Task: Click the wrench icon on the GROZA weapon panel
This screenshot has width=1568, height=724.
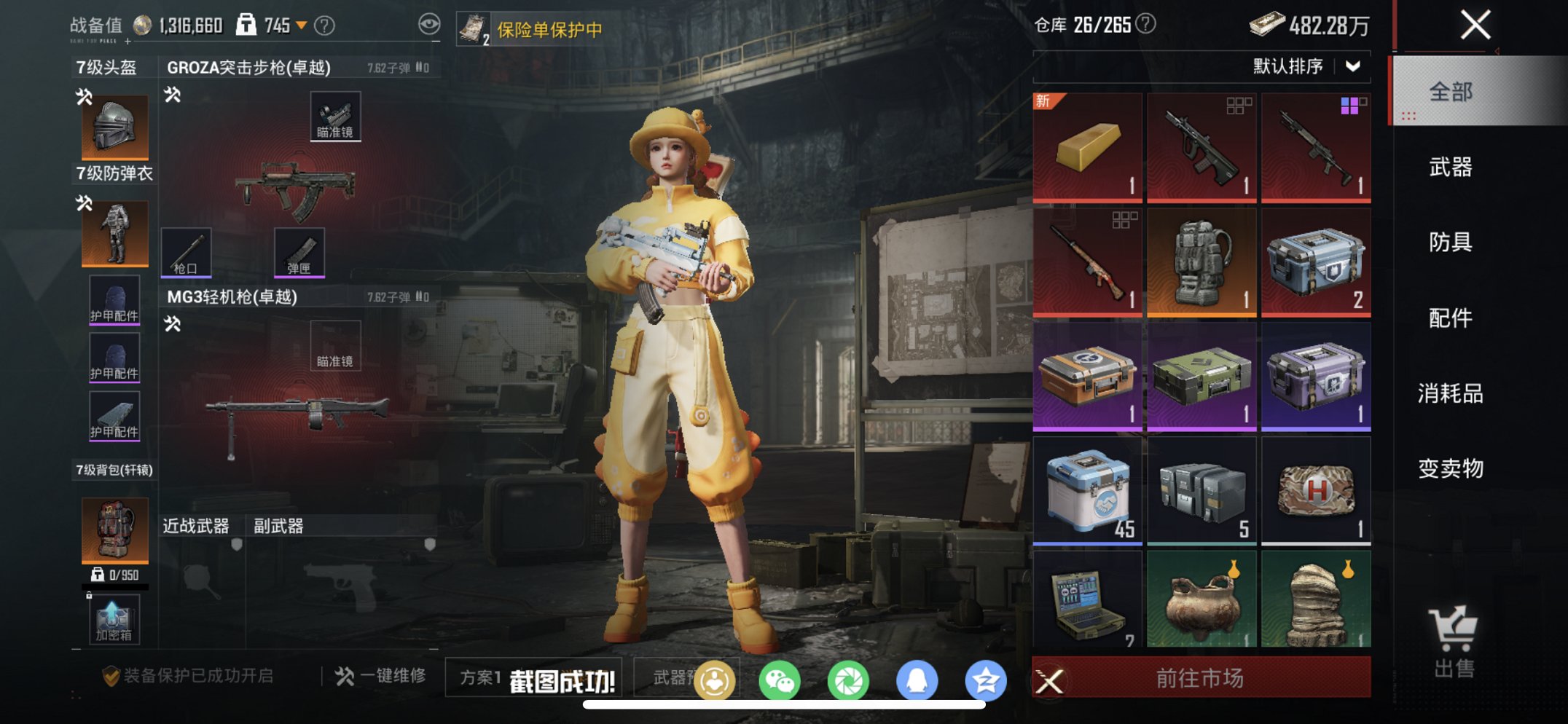Action: point(173,95)
